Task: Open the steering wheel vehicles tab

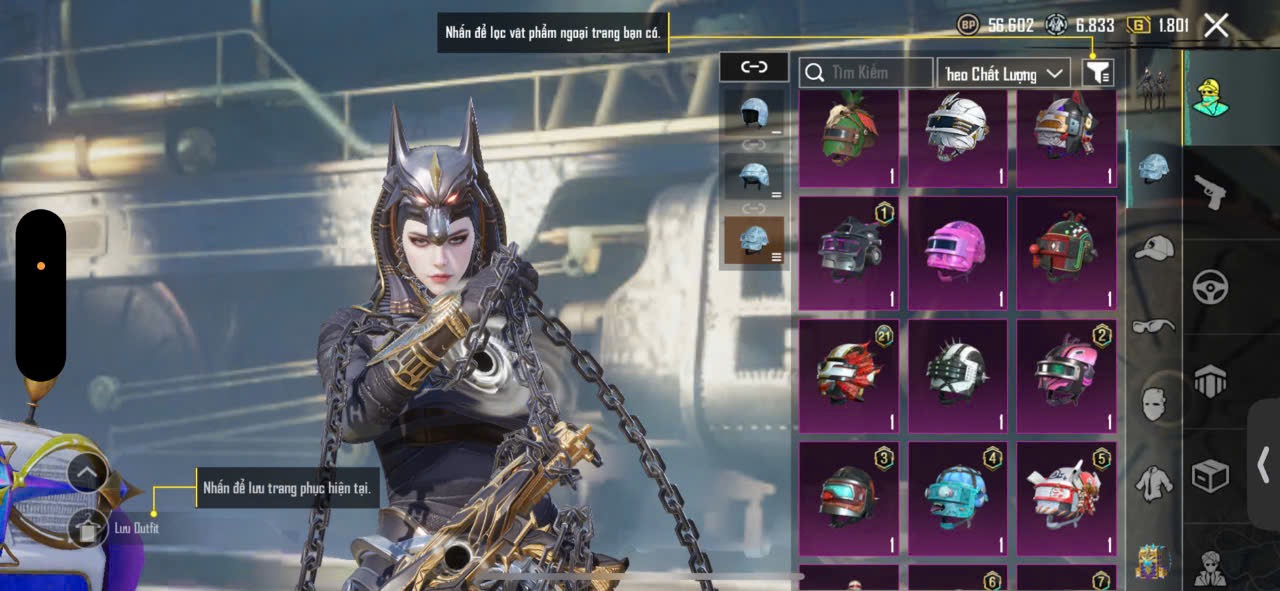Action: [1210, 287]
